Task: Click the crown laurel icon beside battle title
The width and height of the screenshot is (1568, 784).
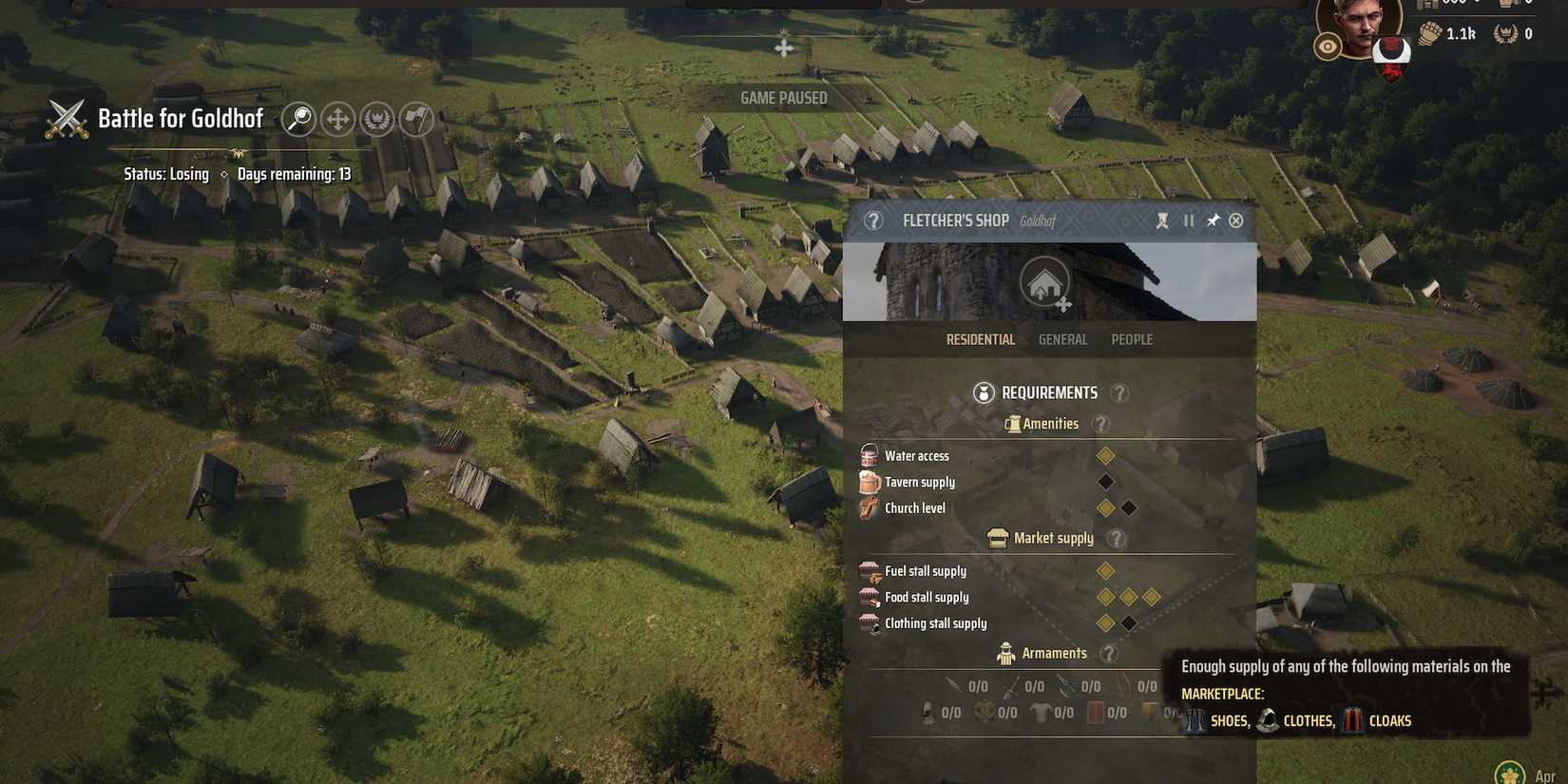Action: (x=377, y=119)
